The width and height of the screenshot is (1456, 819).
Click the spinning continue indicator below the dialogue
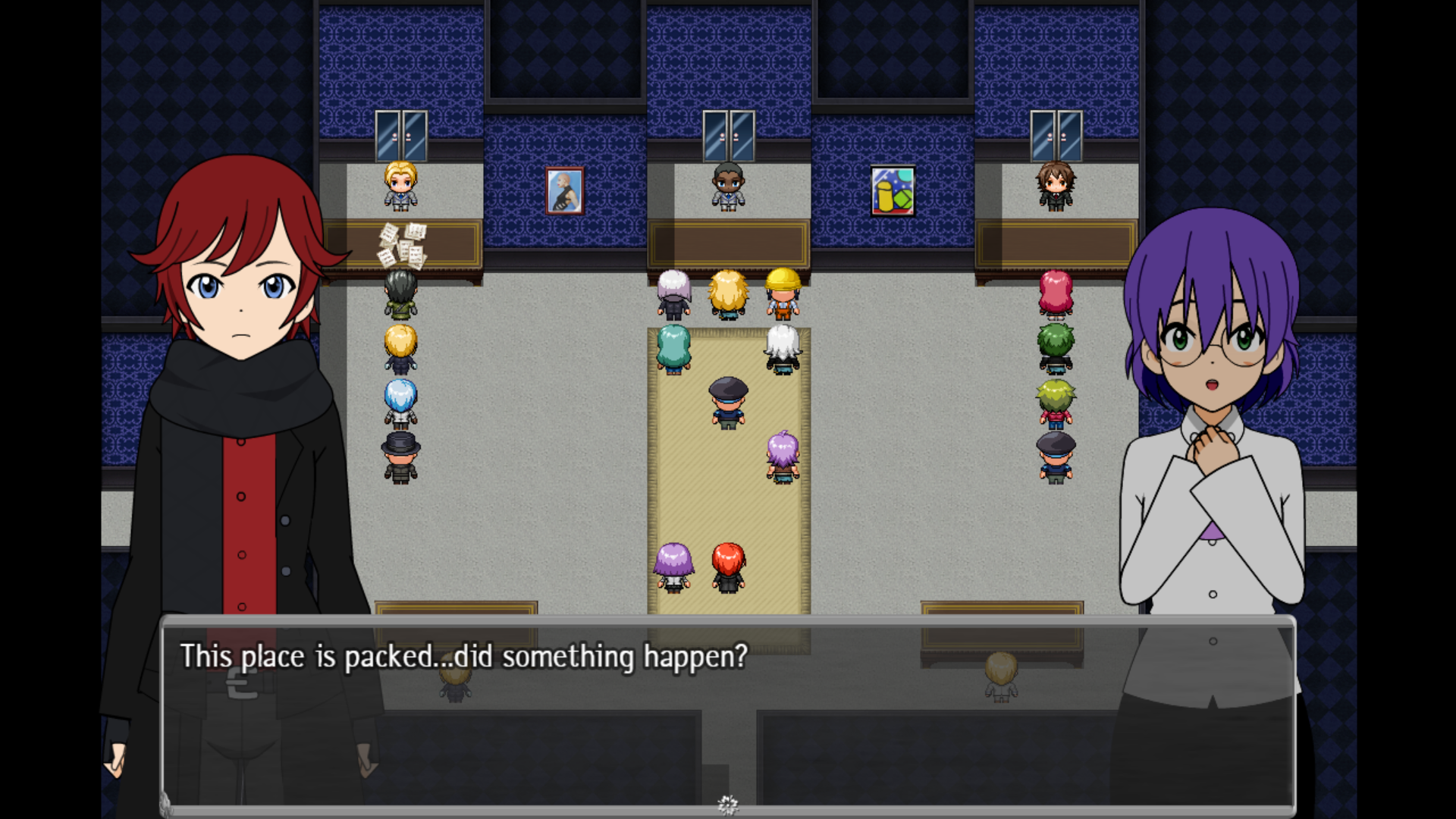point(728,804)
